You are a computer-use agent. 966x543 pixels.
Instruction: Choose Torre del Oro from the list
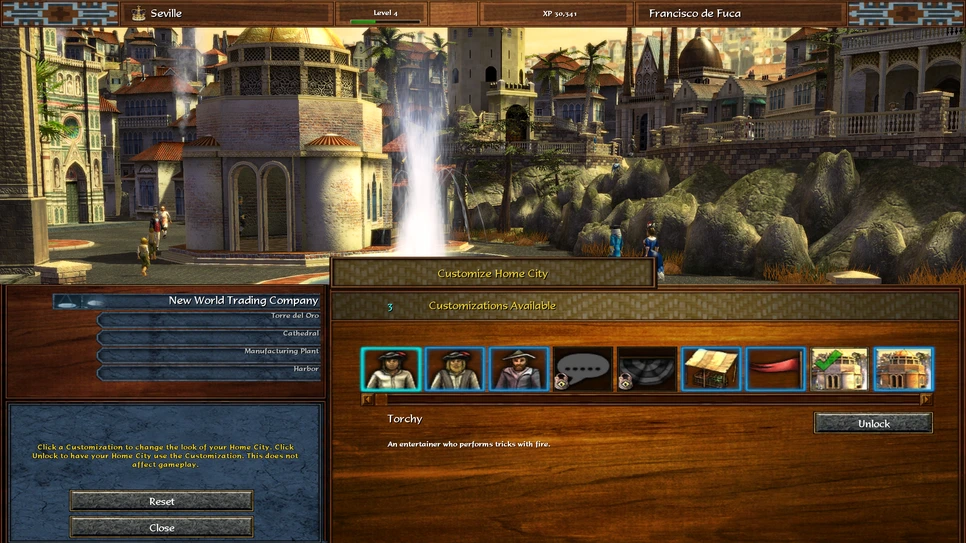[x=209, y=316]
